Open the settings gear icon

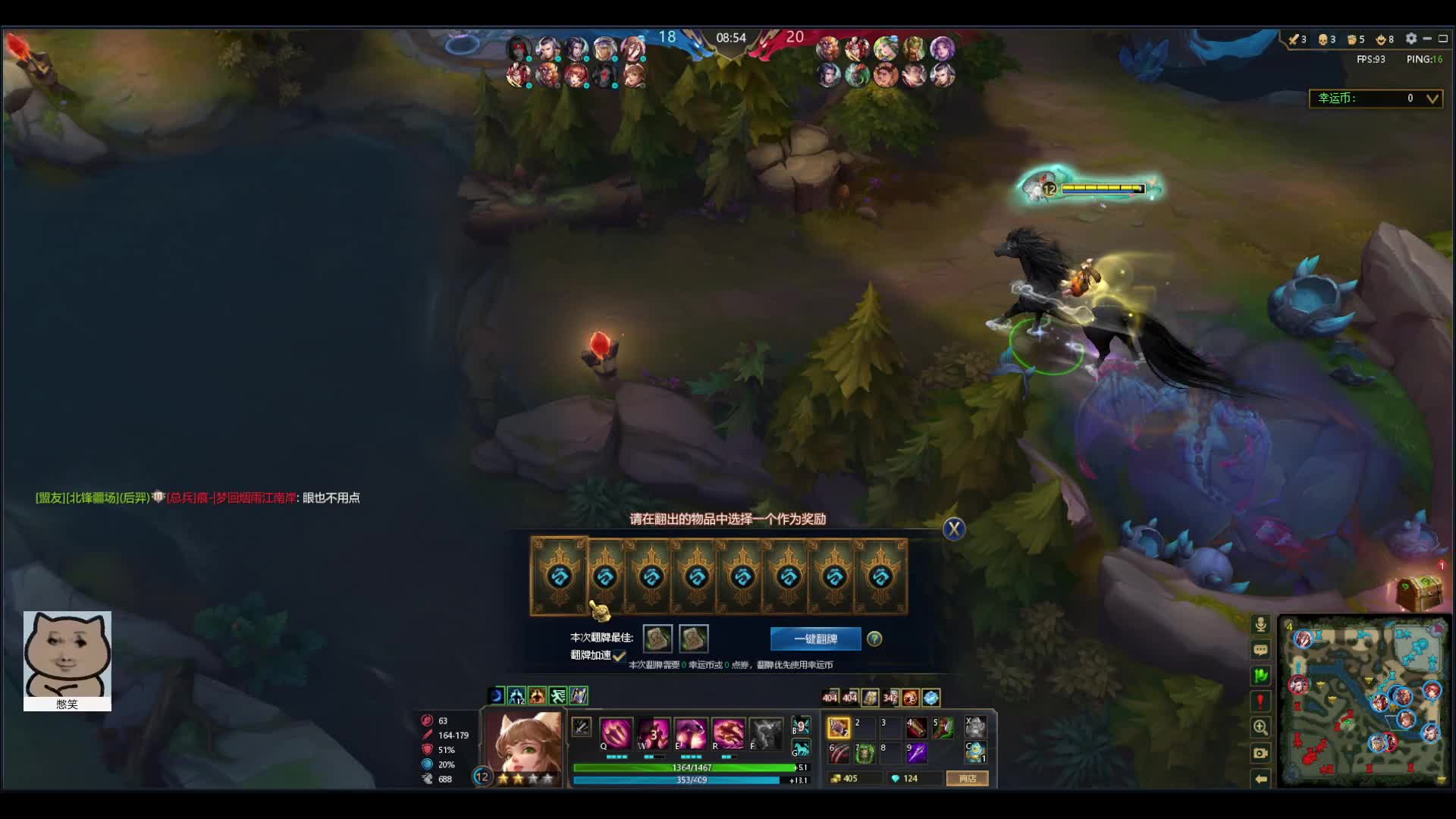click(1410, 39)
